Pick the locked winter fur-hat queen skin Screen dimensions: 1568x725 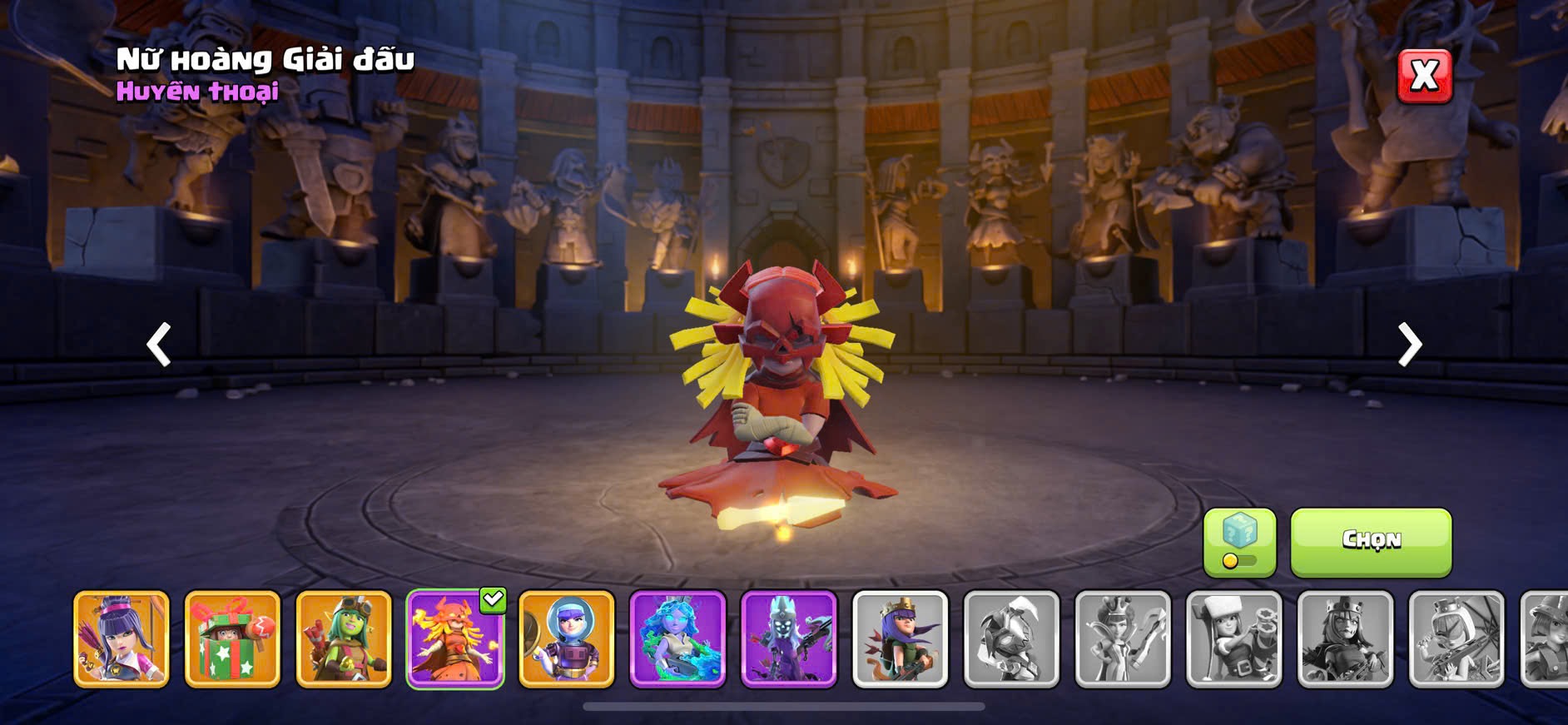(1234, 639)
